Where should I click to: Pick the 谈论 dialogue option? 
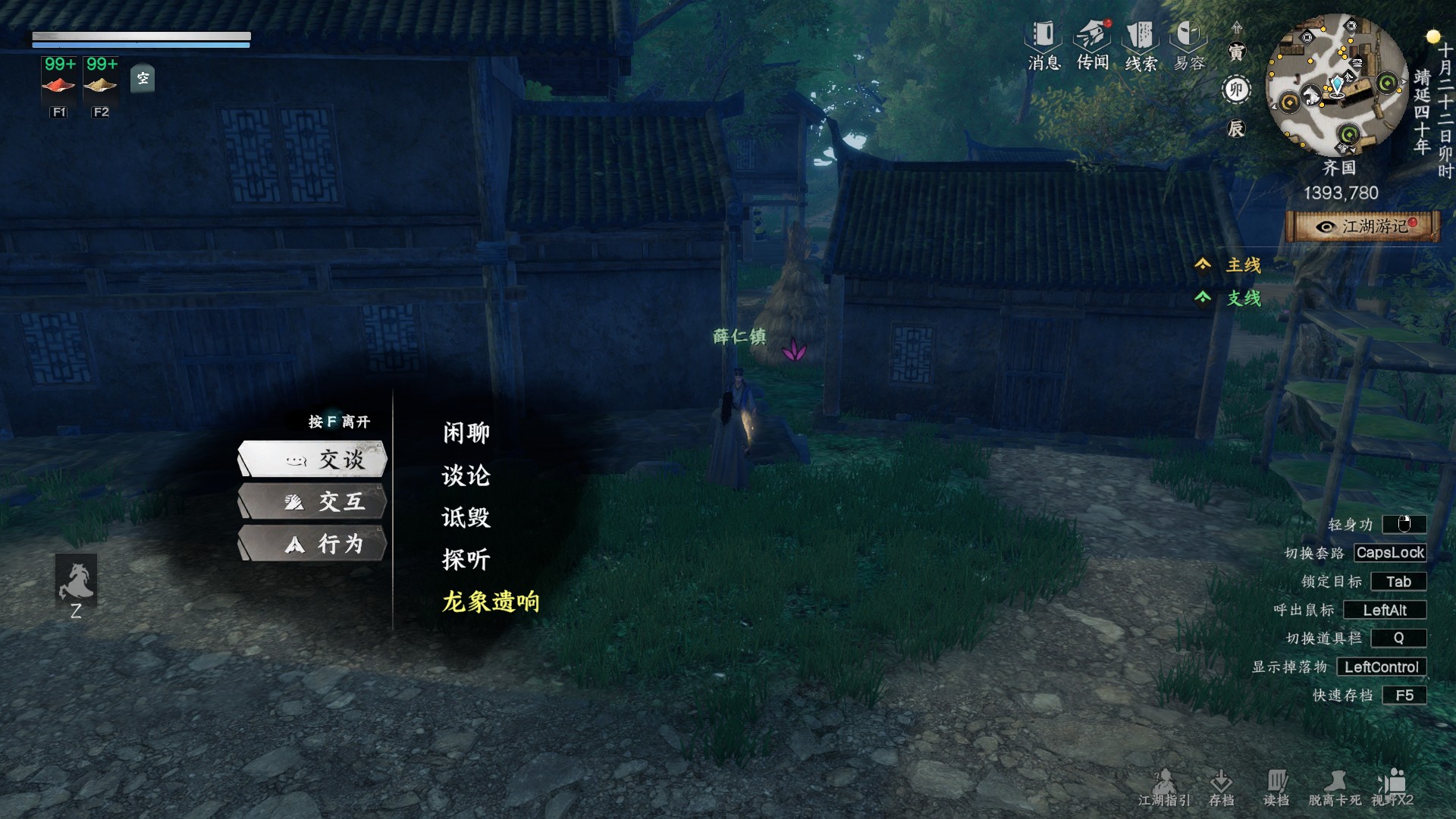click(466, 475)
